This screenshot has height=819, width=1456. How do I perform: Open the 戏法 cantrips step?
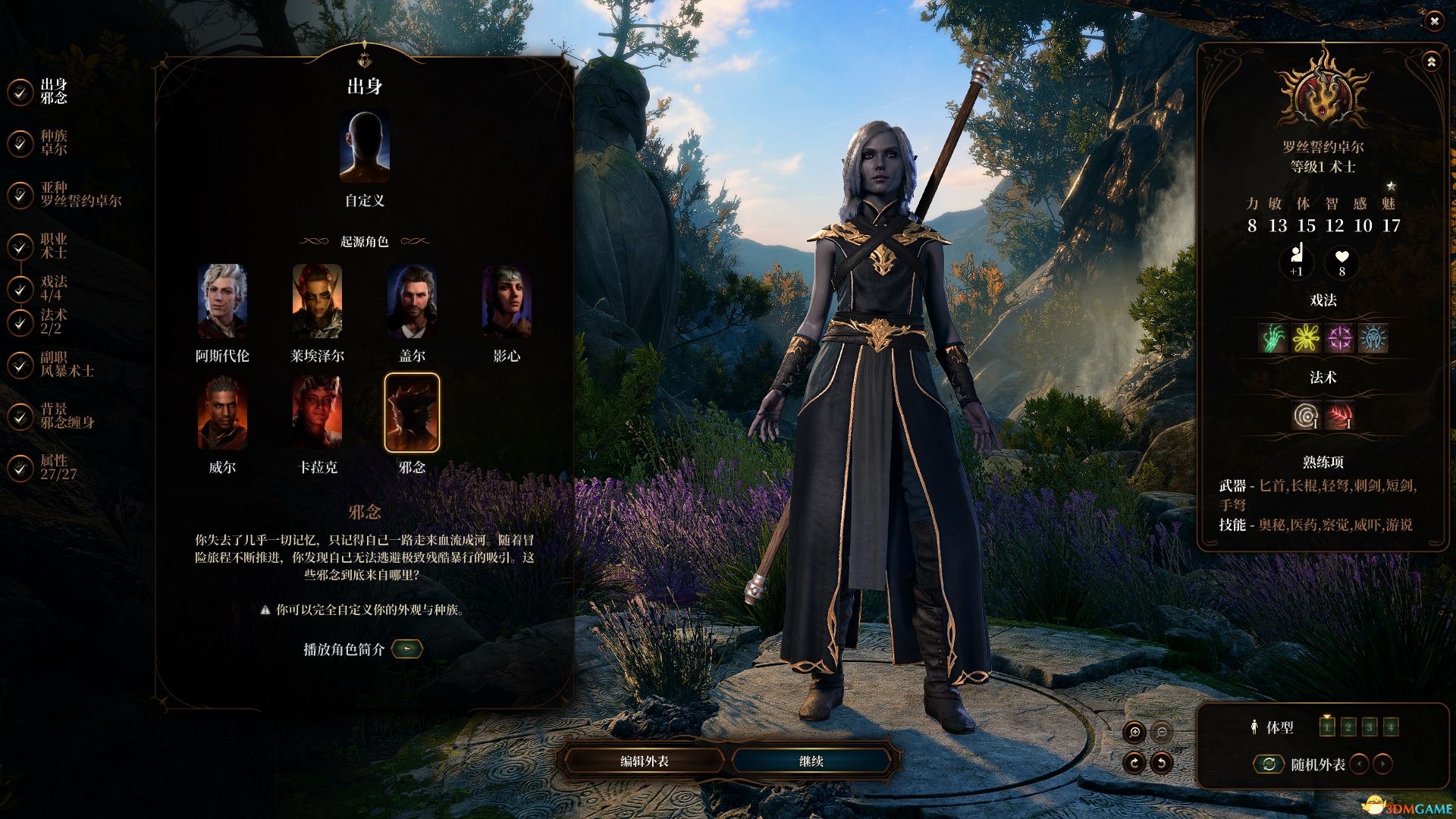coord(53,288)
